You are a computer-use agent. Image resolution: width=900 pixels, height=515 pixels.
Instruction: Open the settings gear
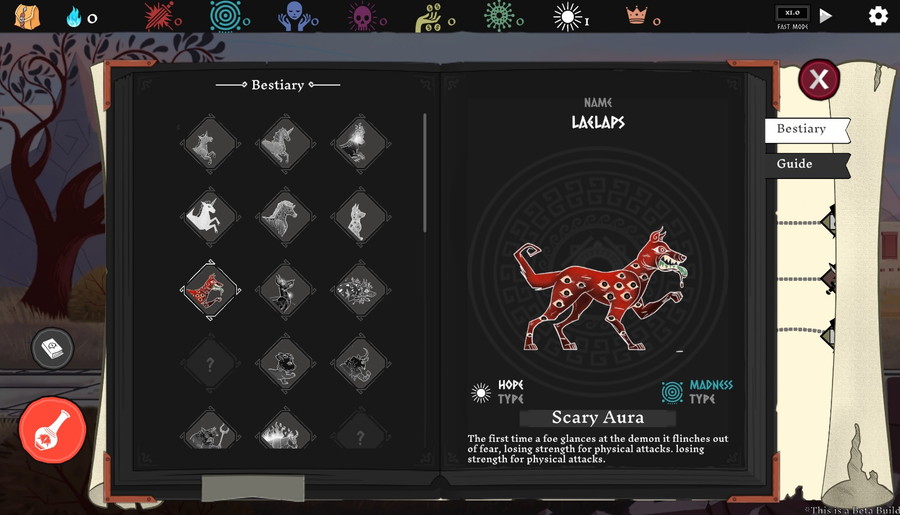(x=878, y=16)
